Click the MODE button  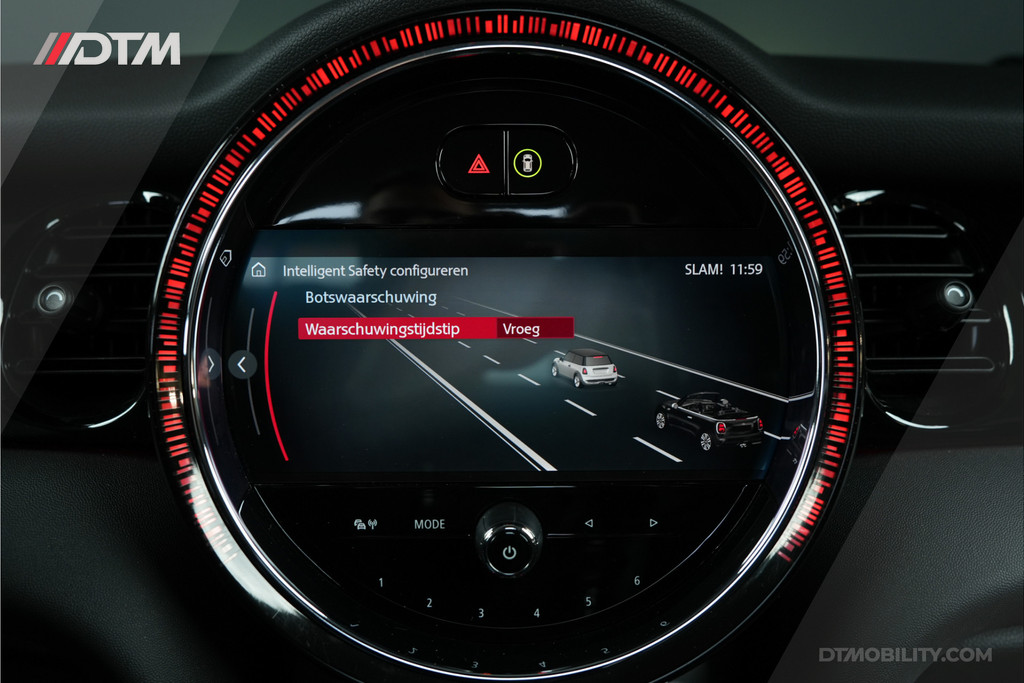pyautogui.click(x=430, y=523)
